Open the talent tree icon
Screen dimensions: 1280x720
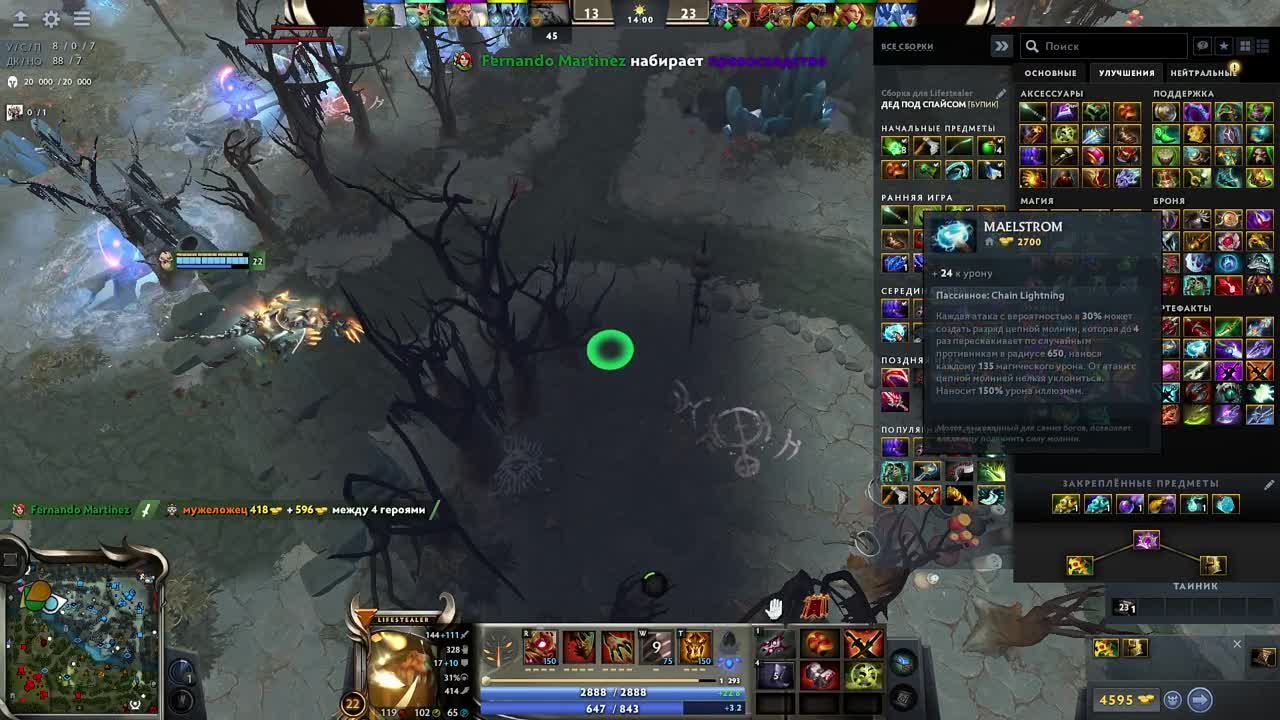499,650
